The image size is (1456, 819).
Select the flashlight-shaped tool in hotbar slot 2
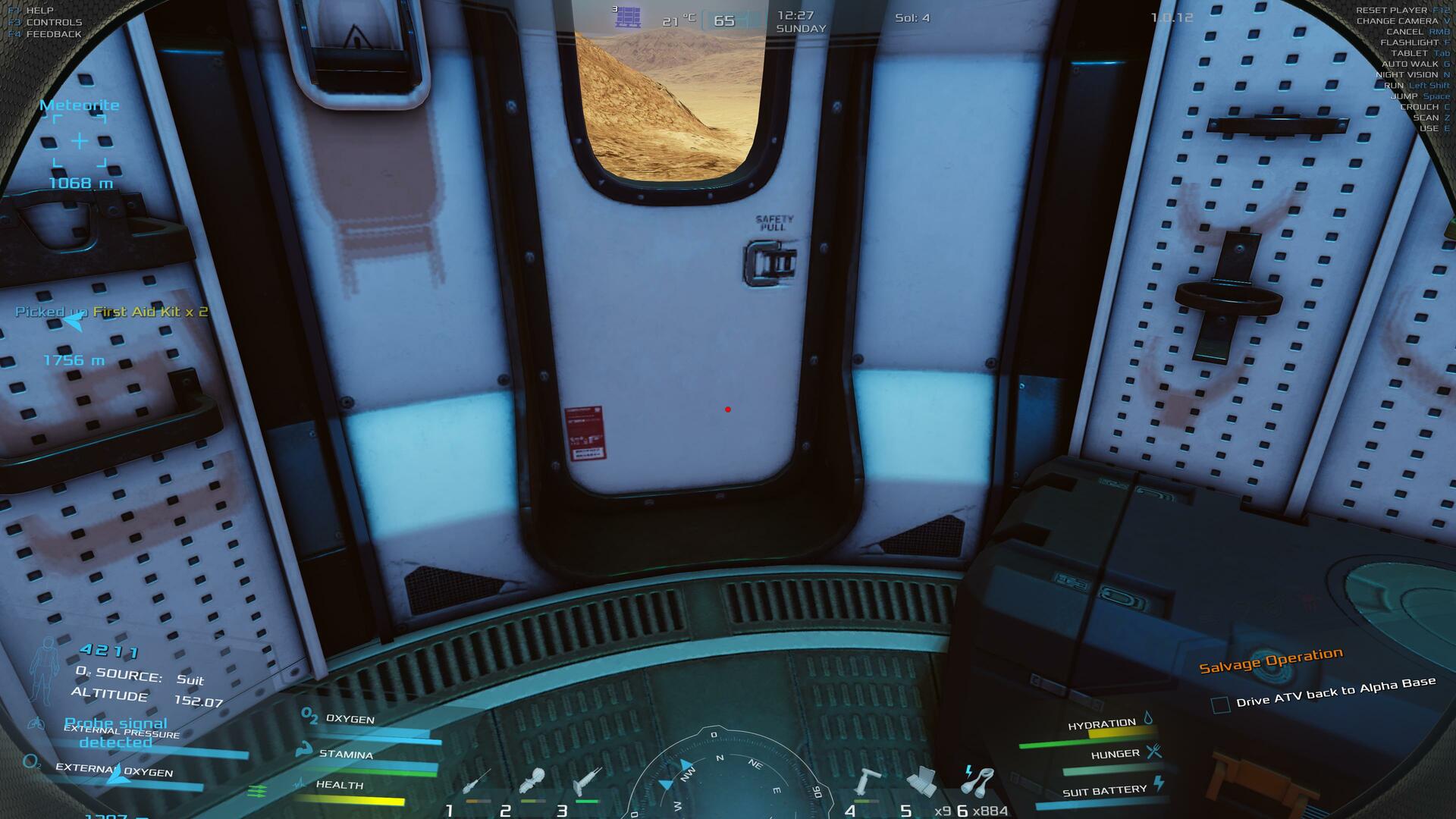point(533,781)
